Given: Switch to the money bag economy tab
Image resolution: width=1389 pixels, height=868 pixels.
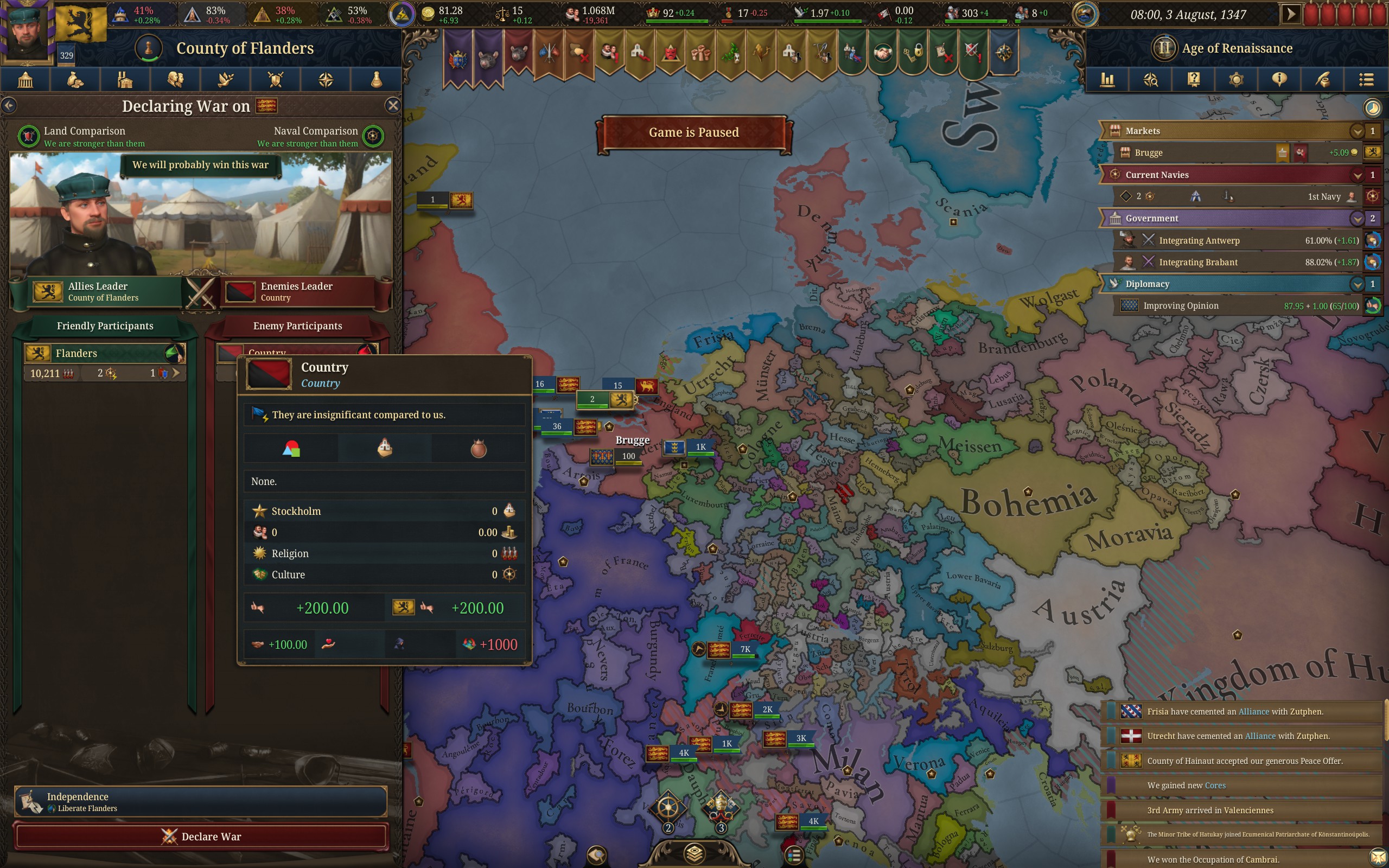Looking at the screenshot, I should (x=75, y=80).
